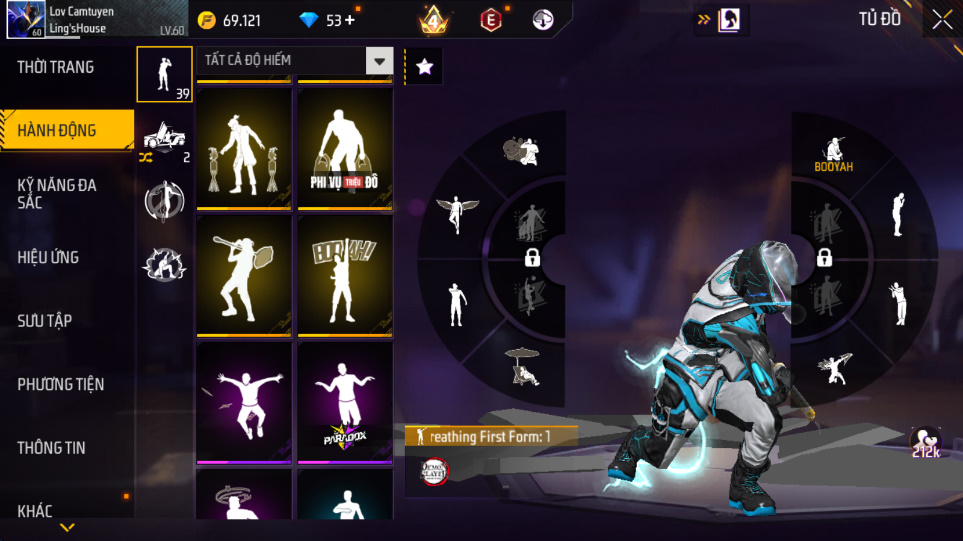Select the Hành Động category
963x541 pixels.
(57, 130)
